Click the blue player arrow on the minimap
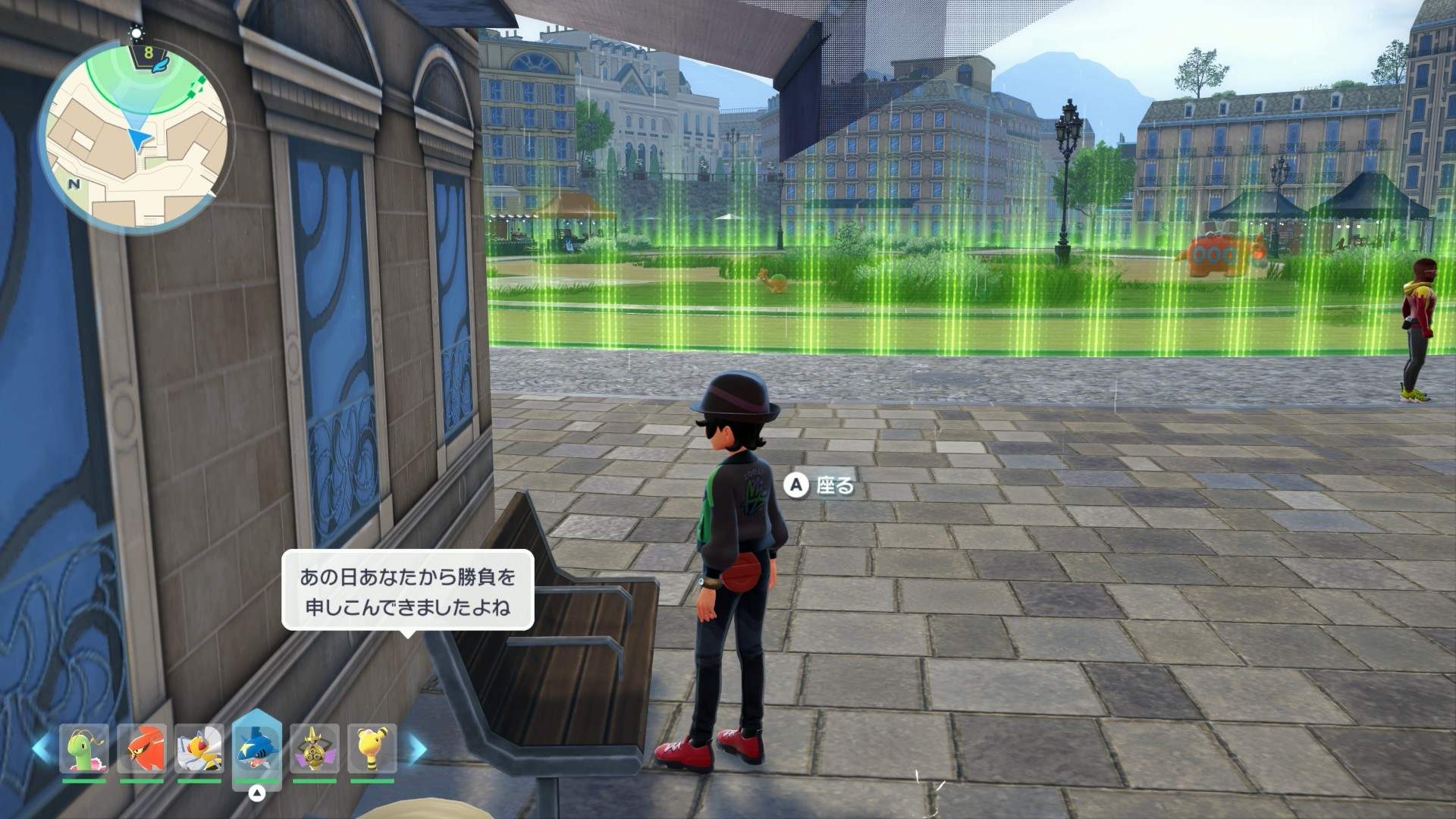The height and width of the screenshot is (819, 1456). [x=138, y=138]
